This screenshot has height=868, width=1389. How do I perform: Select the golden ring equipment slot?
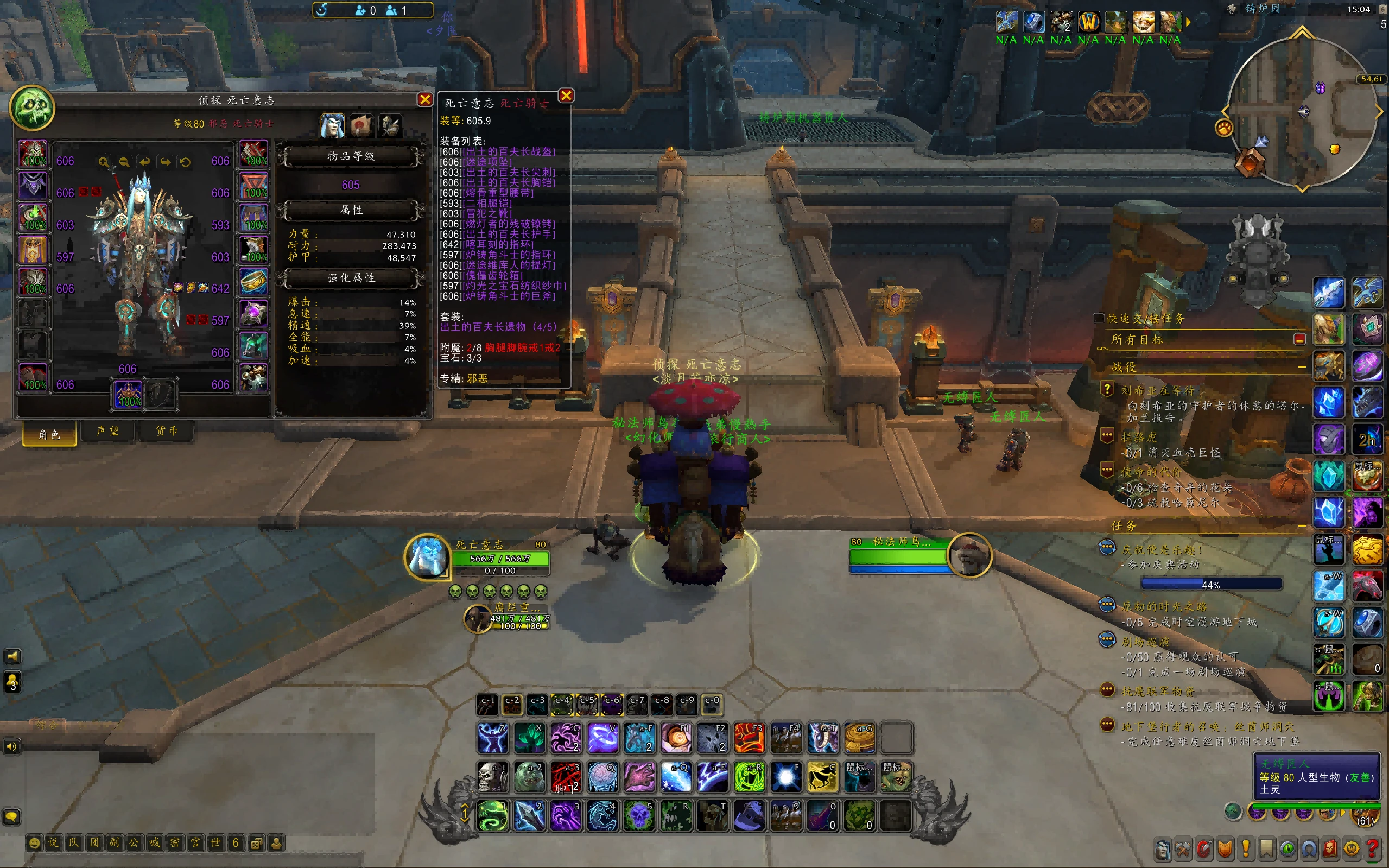click(253, 282)
